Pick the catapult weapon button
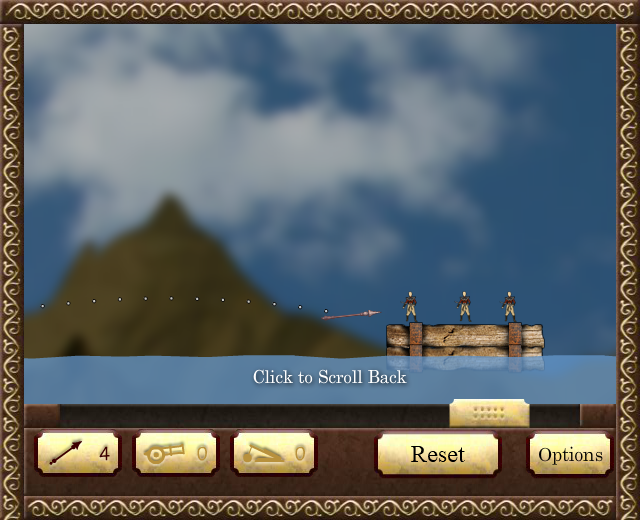The width and height of the screenshot is (640, 520). (x=273, y=454)
